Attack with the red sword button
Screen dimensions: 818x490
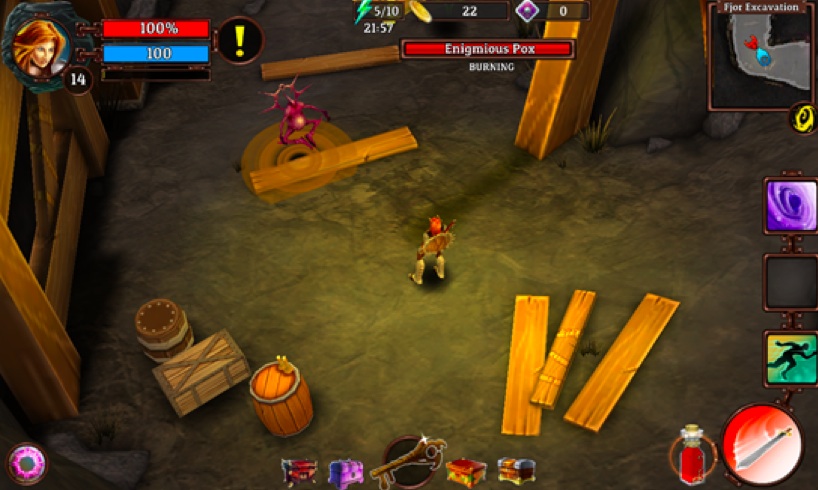762,445
